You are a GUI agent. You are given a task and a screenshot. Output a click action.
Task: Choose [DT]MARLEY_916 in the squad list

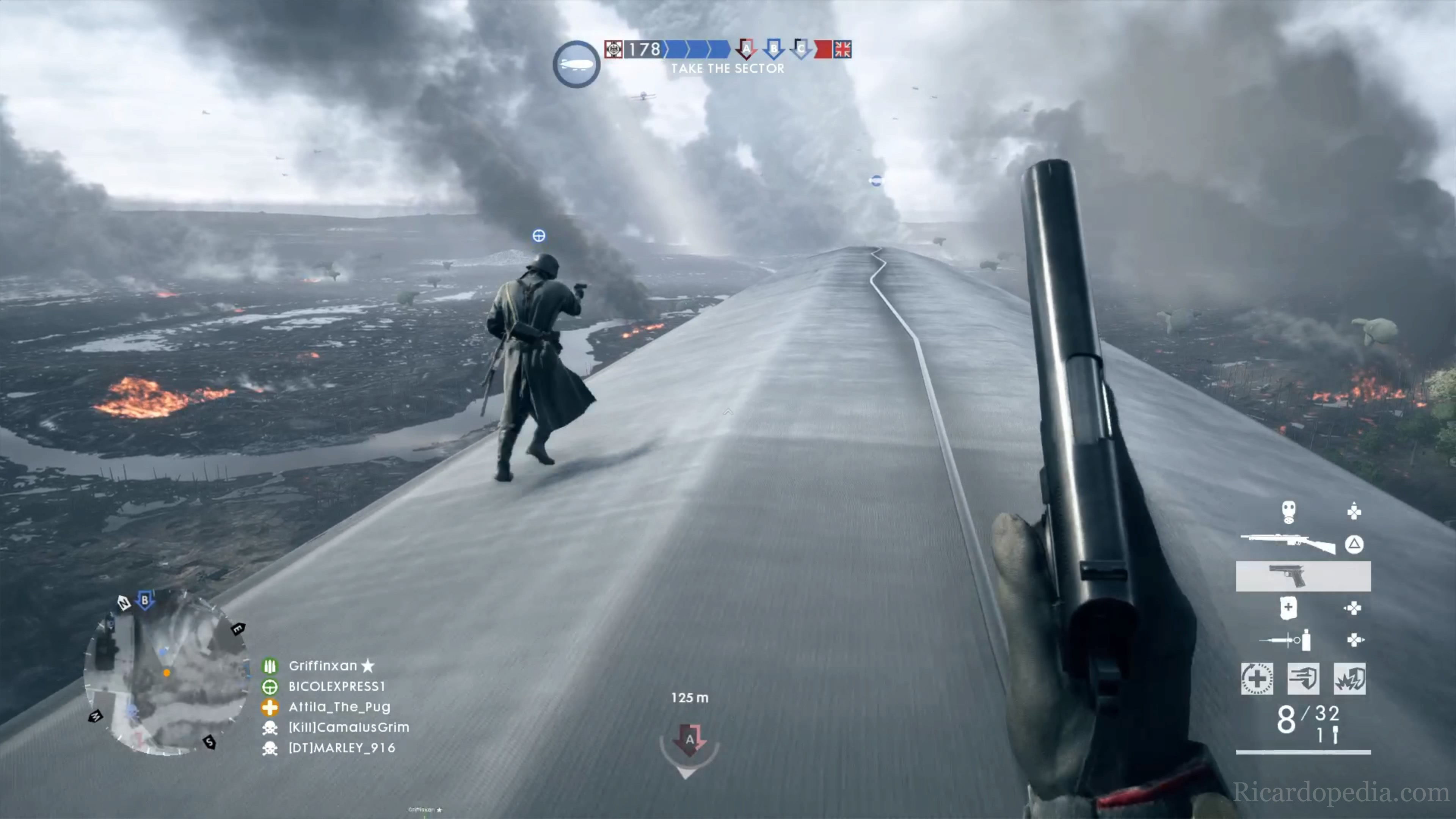pyautogui.click(x=341, y=748)
